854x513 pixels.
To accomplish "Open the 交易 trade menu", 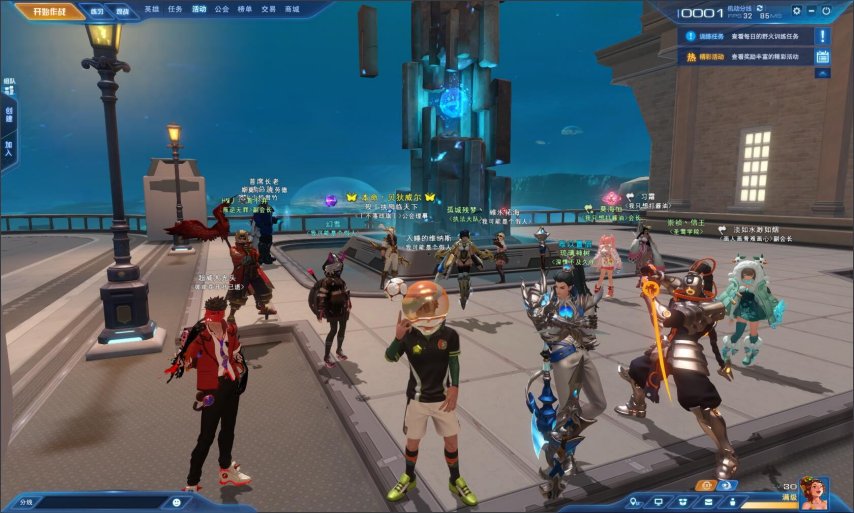I will coord(268,9).
